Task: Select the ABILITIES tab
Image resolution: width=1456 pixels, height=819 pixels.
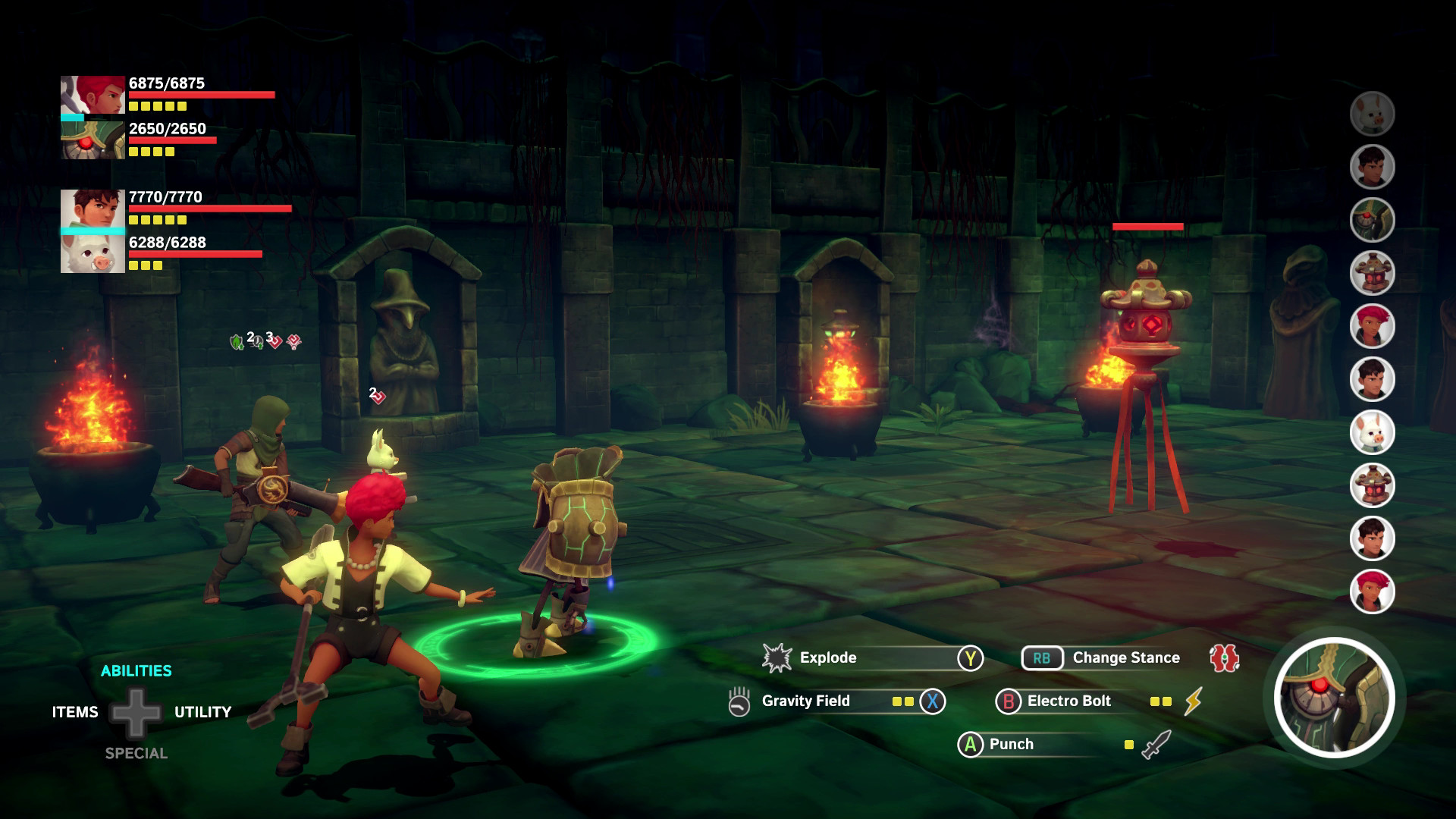Action: 136,670
